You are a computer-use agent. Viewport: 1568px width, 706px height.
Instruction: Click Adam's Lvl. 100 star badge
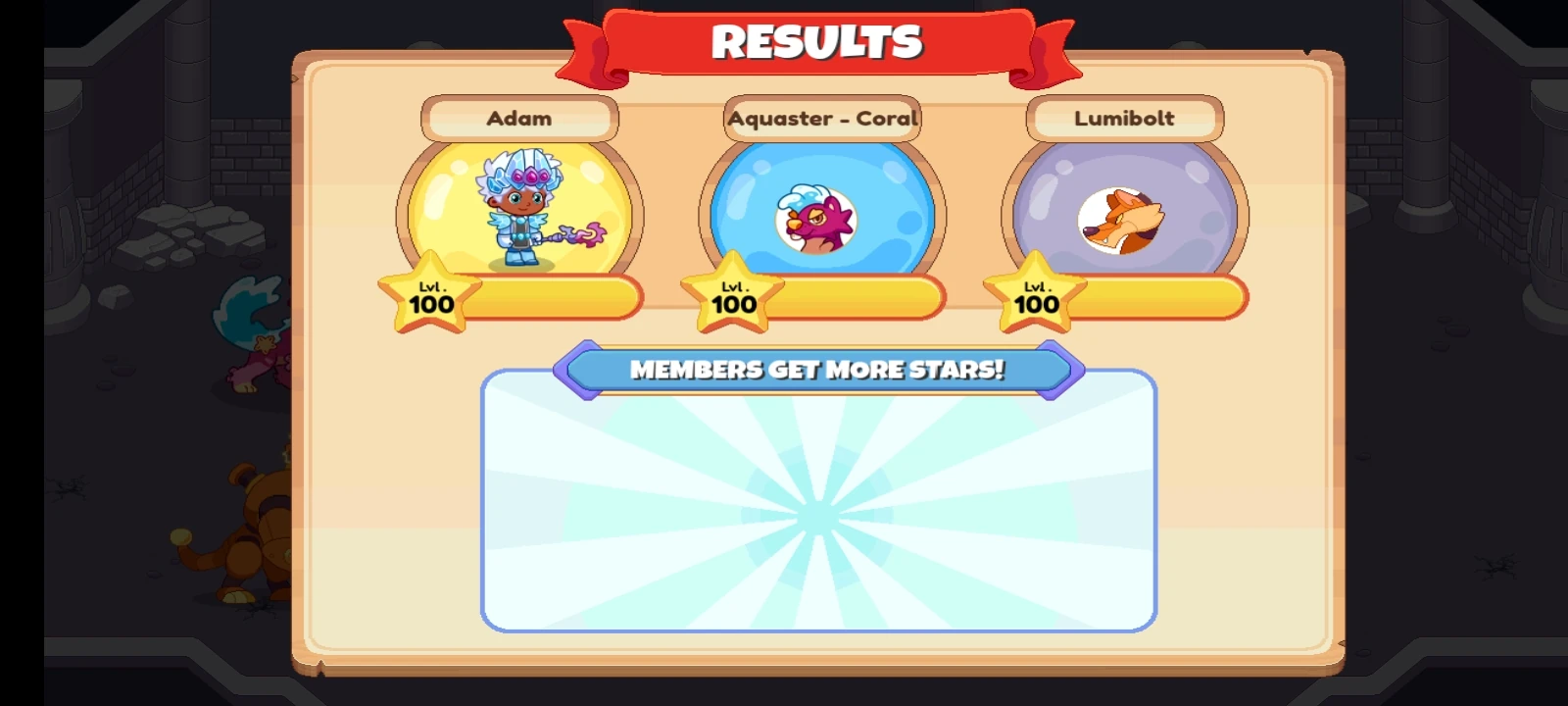(431, 296)
